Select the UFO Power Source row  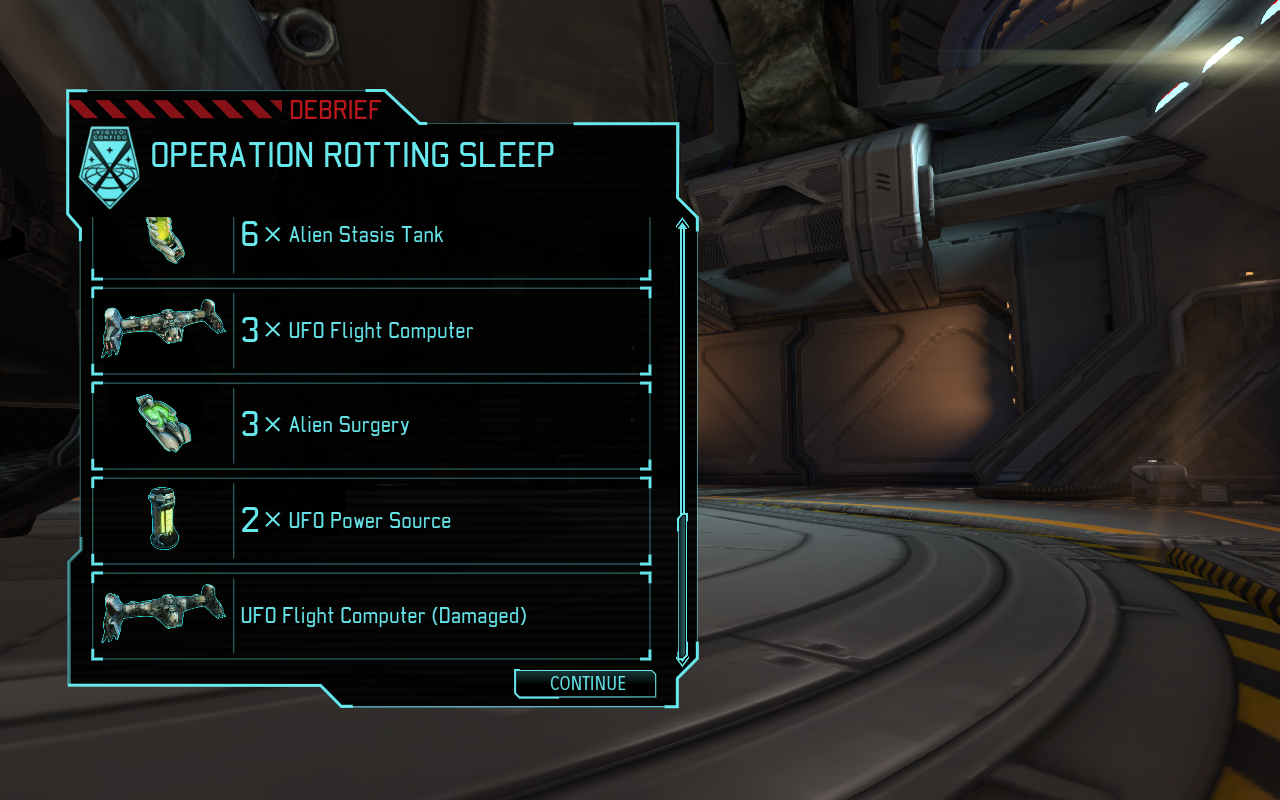point(371,520)
